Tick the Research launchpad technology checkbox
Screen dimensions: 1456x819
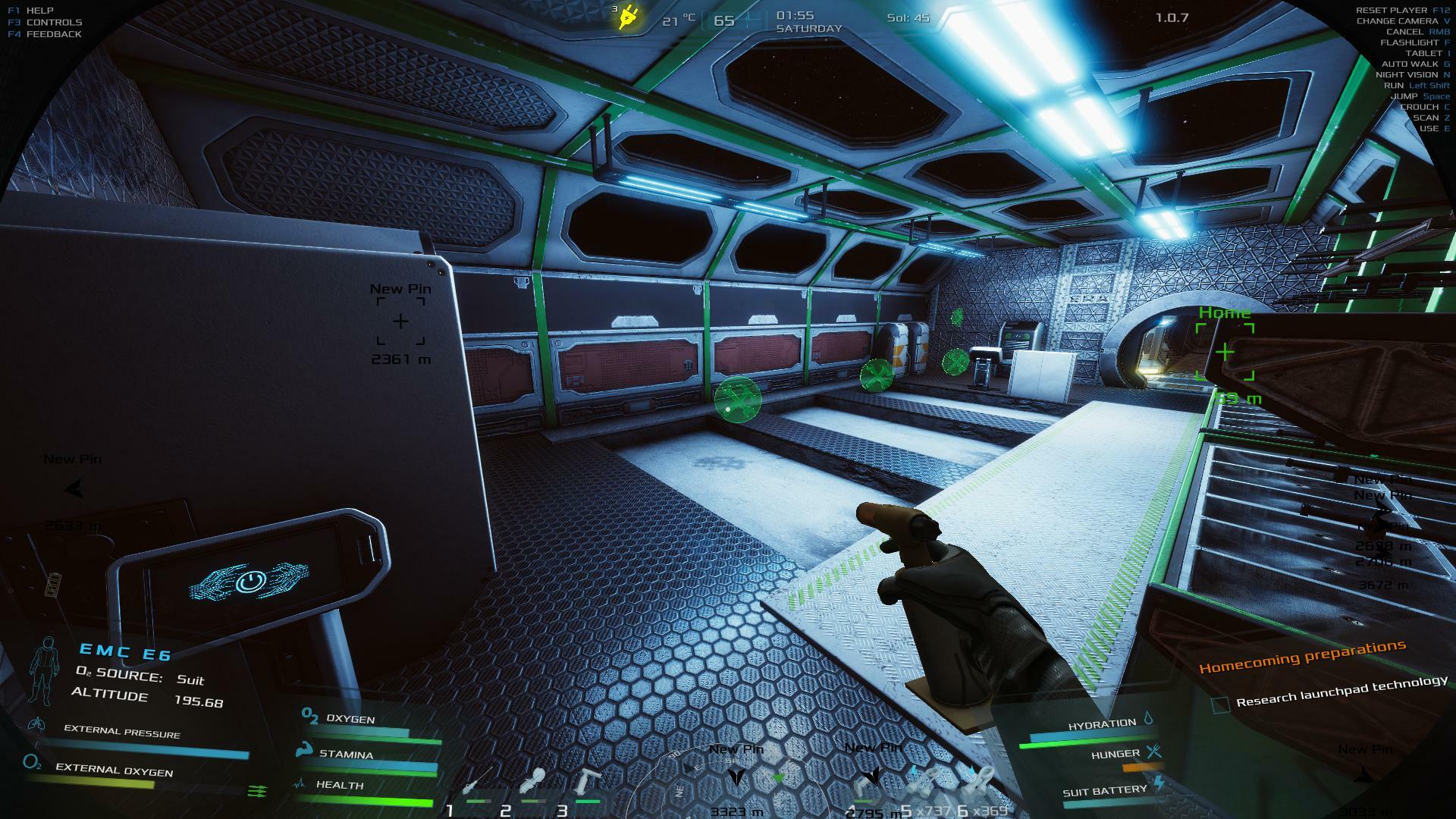point(1220,705)
